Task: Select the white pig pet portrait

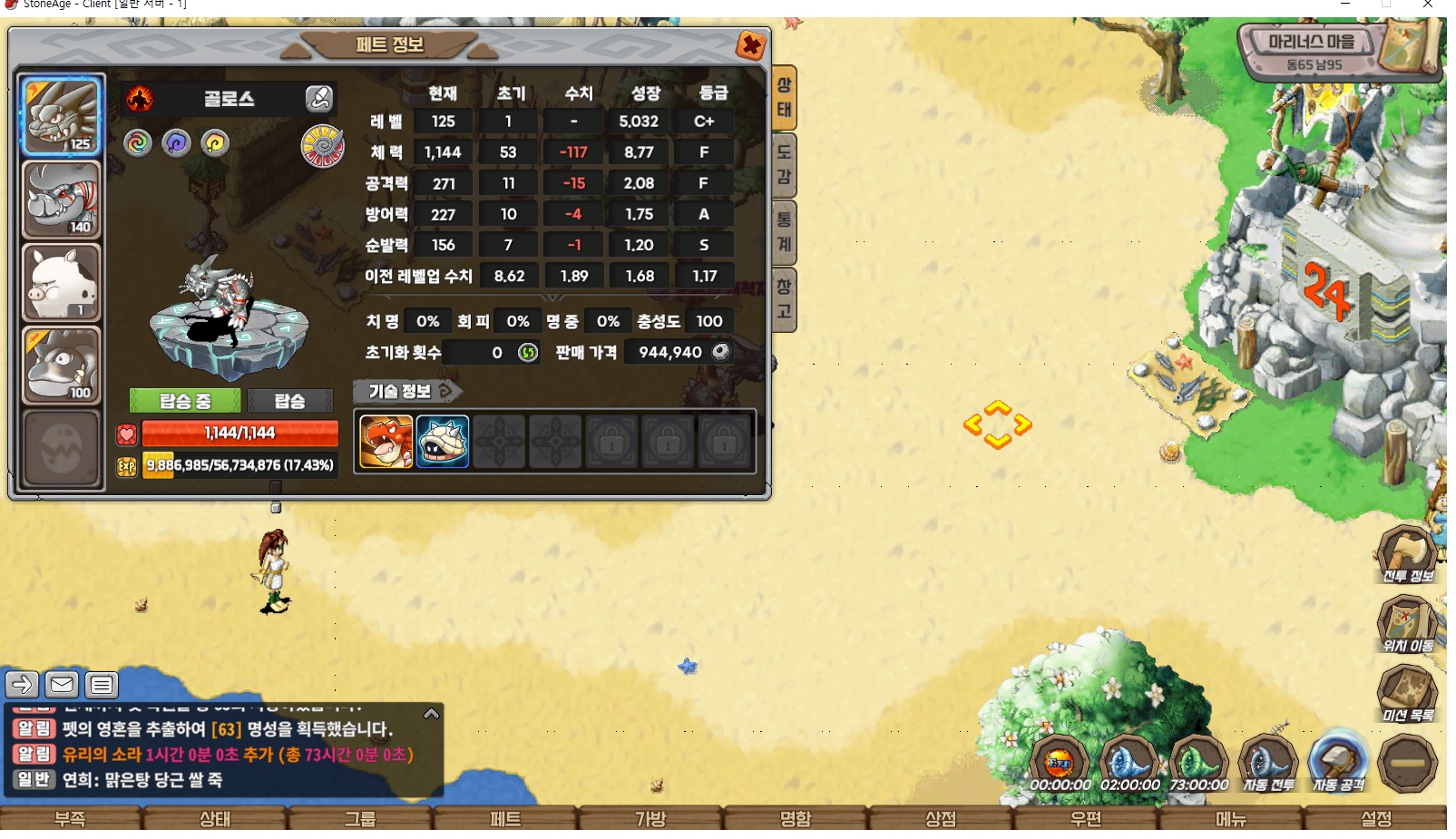Action: click(x=61, y=283)
